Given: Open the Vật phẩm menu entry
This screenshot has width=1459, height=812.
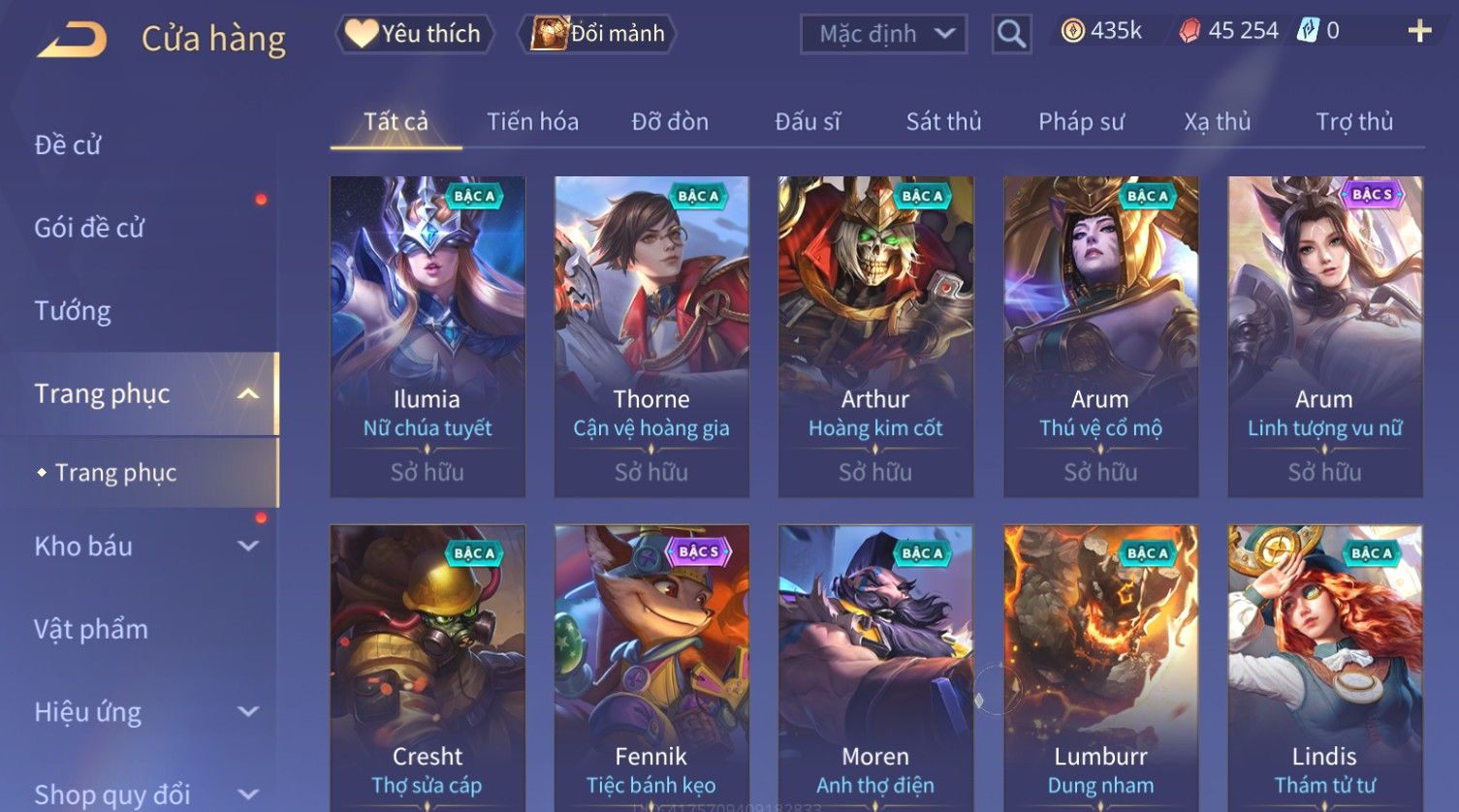Looking at the screenshot, I should point(91,630).
